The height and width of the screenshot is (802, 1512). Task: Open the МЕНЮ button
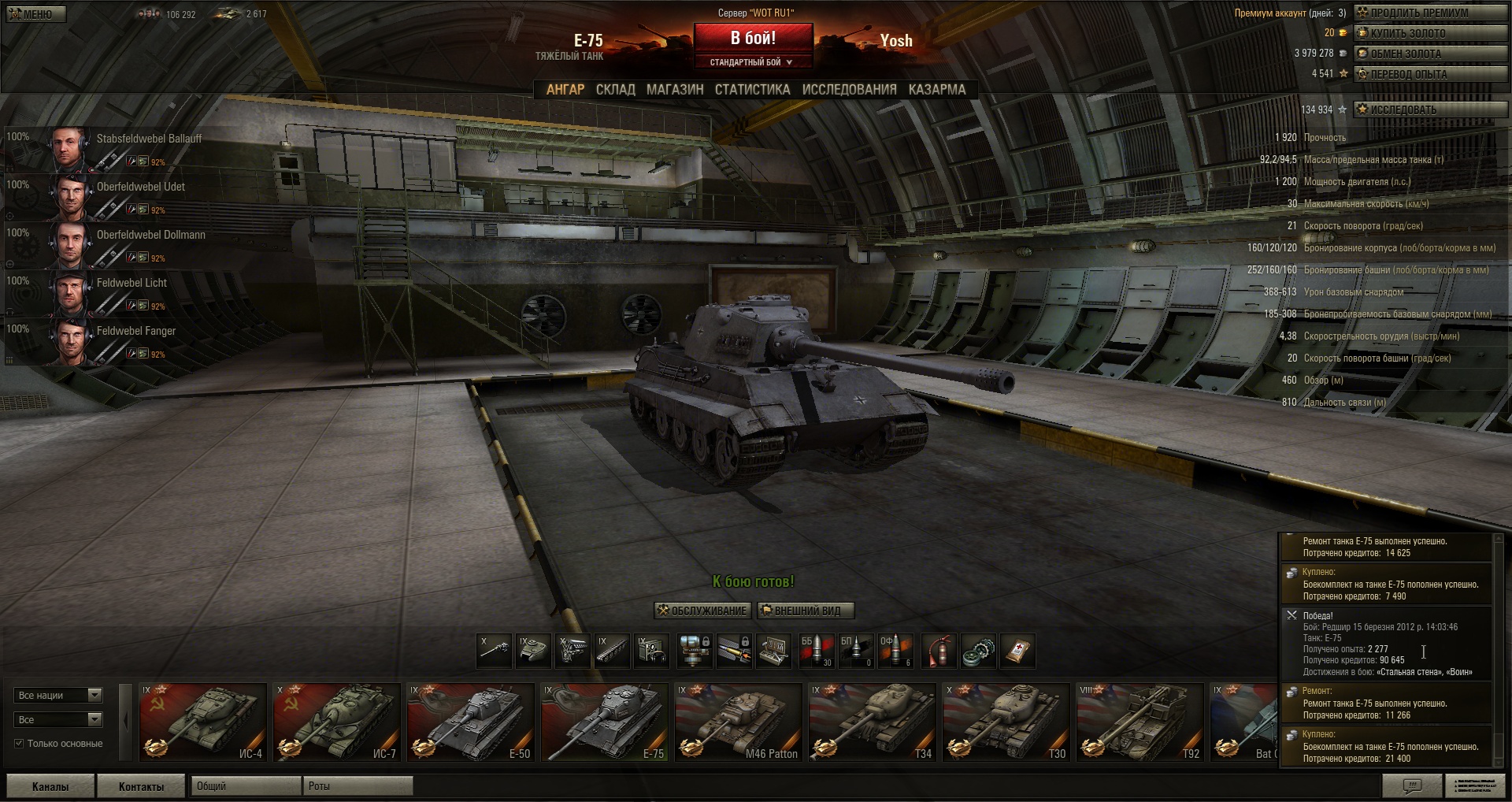(35, 14)
